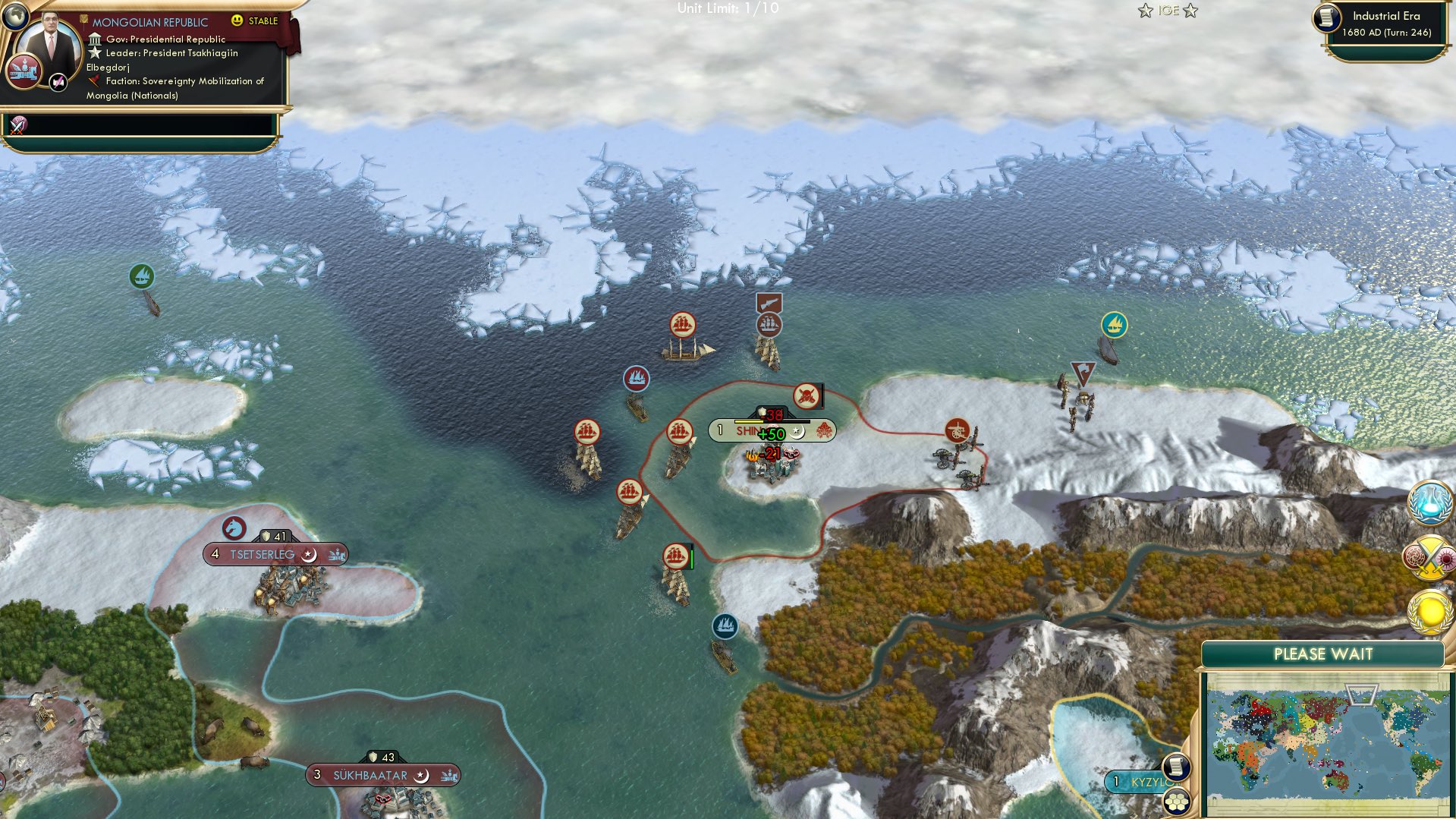
Task: Select the frigate unit flag near the ice shelf
Action: coord(681,326)
